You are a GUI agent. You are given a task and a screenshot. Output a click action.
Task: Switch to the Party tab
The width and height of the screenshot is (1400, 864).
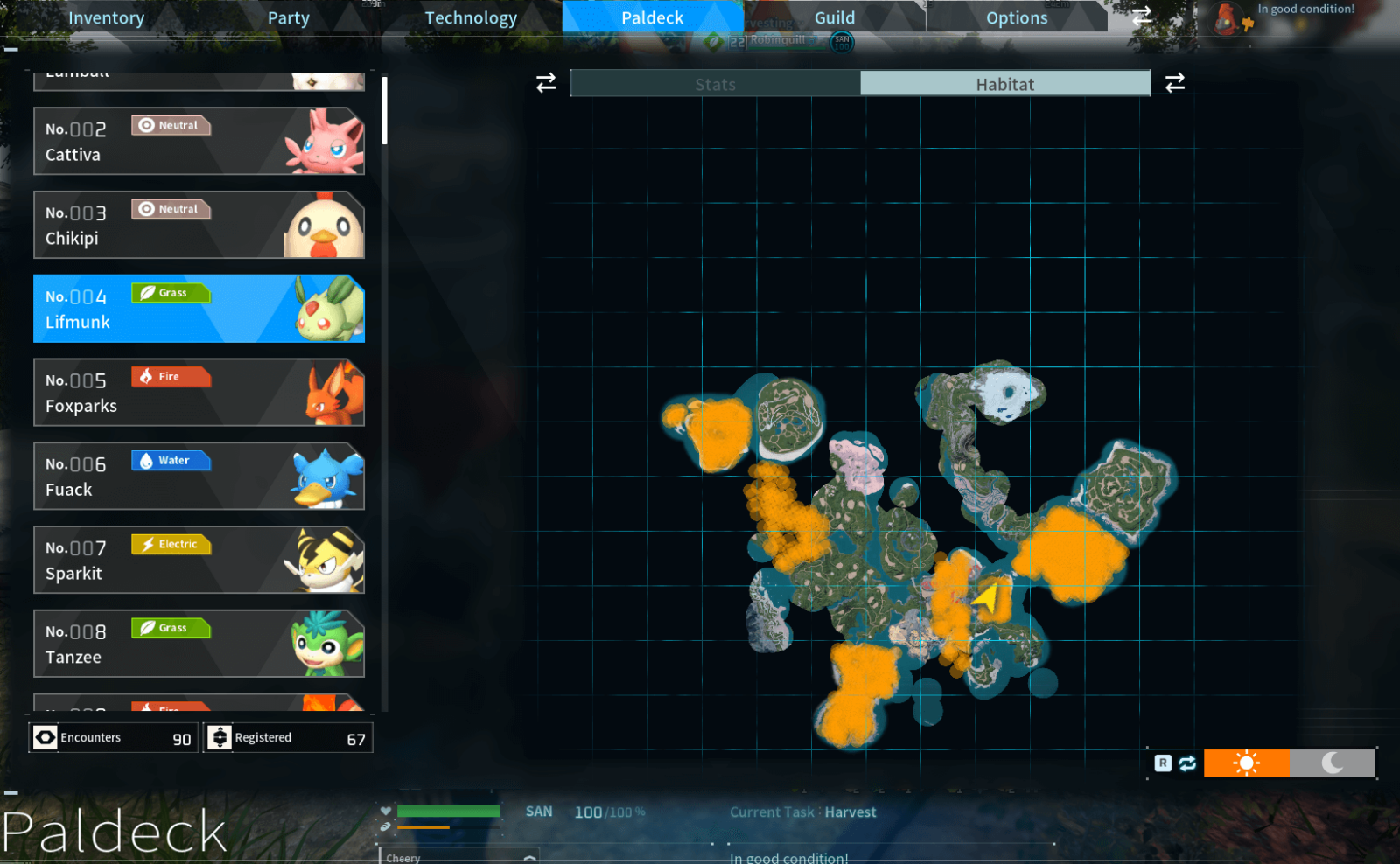(x=289, y=17)
